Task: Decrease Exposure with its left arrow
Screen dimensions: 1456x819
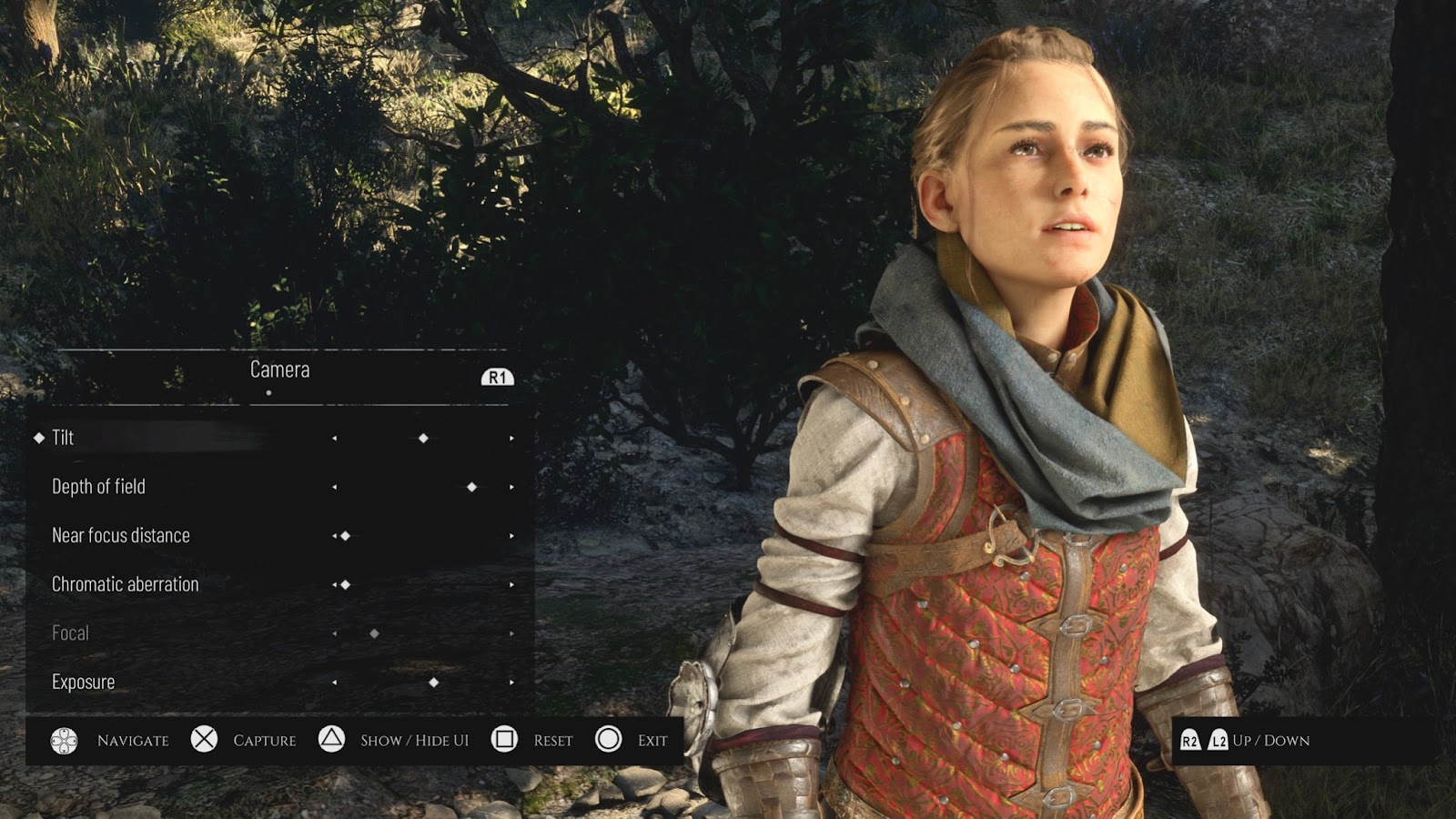Action: [335, 682]
